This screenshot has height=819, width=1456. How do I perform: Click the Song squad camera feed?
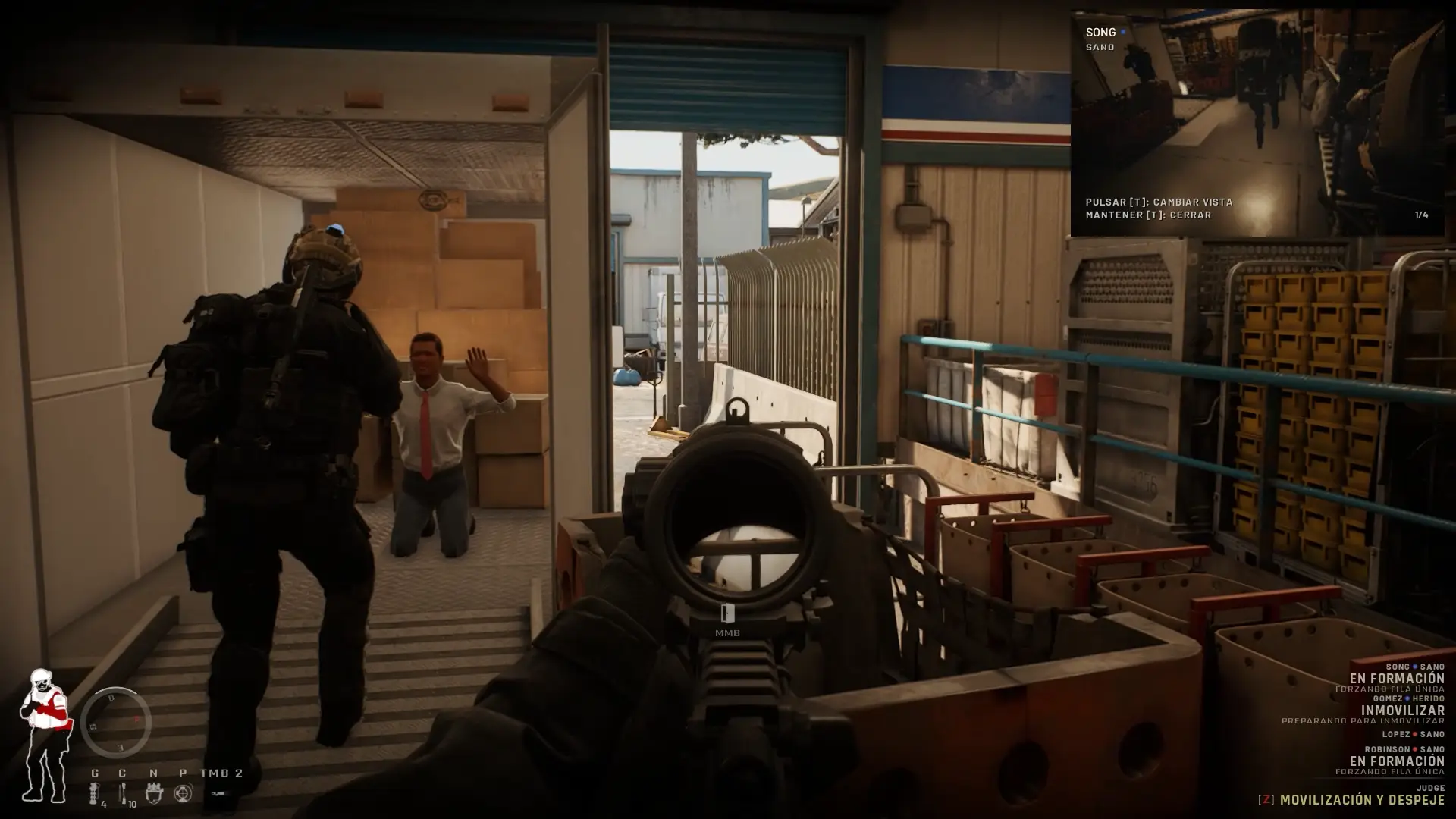(1257, 123)
